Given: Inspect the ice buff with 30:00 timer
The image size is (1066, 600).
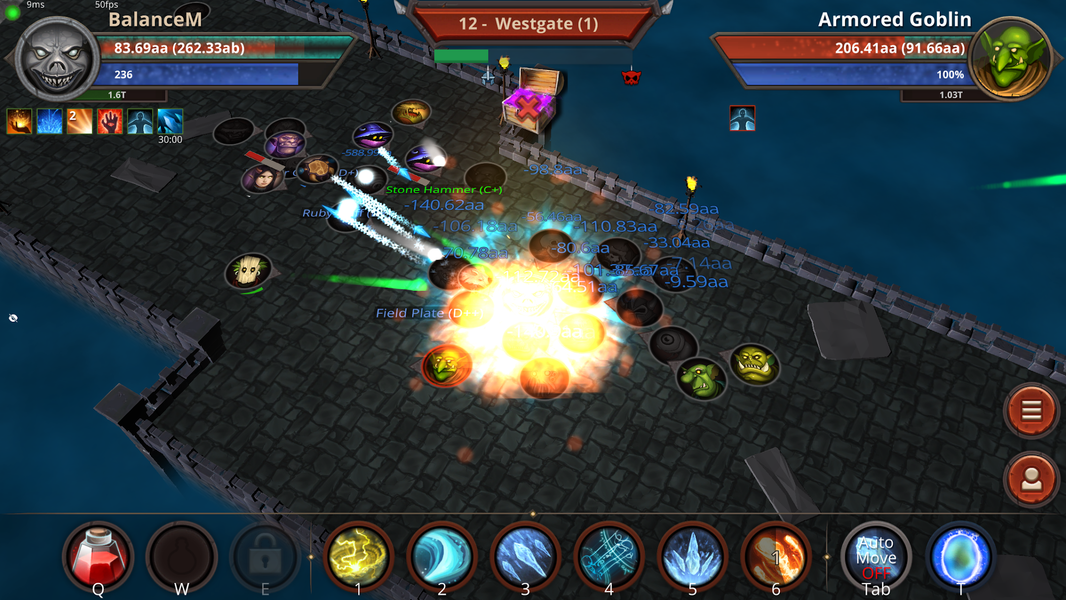Looking at the screenshot, I should pyautogui.click(x=170, y=121).
